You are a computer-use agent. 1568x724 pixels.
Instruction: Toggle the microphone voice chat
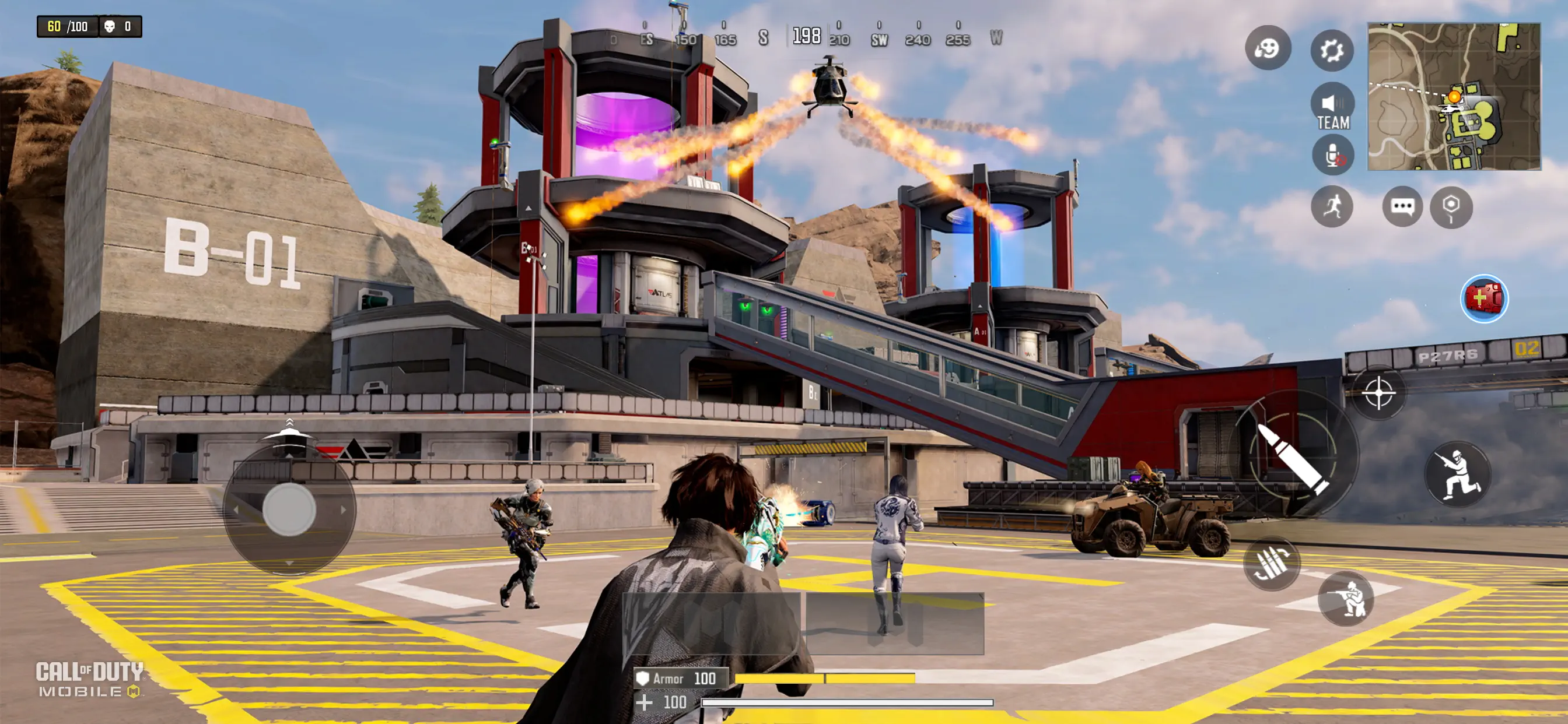pos(1332,156)
